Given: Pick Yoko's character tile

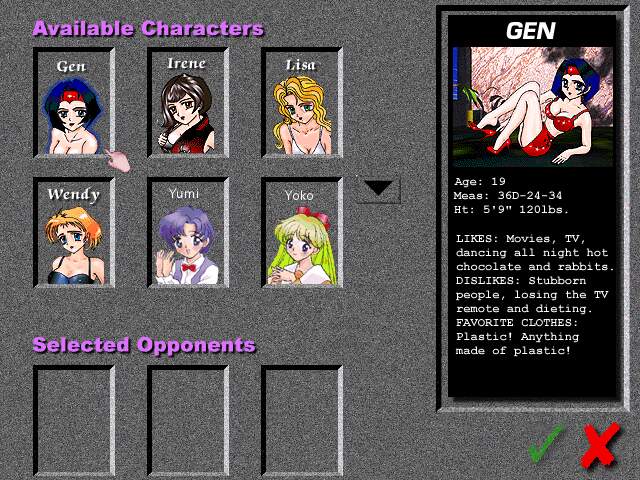Looking at the screenshot, I should coord(301,232).
